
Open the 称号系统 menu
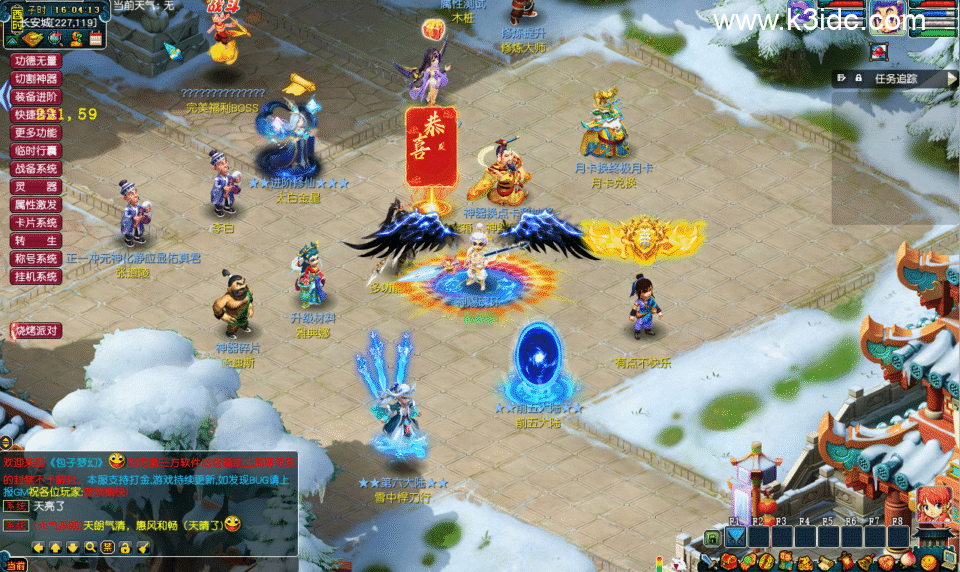coord(36,259)
